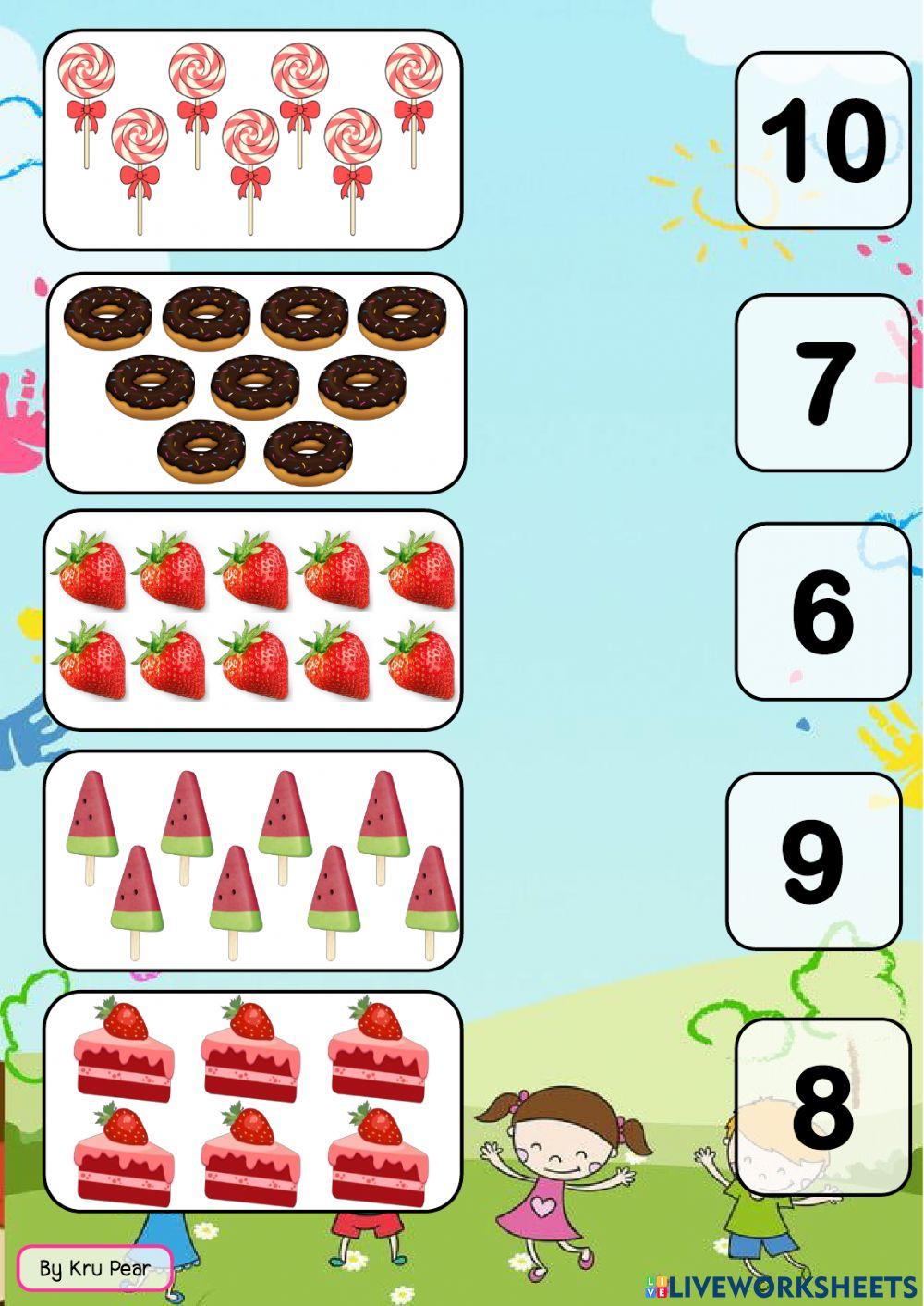Select the lollipops picture card

(x=252, y=140)
